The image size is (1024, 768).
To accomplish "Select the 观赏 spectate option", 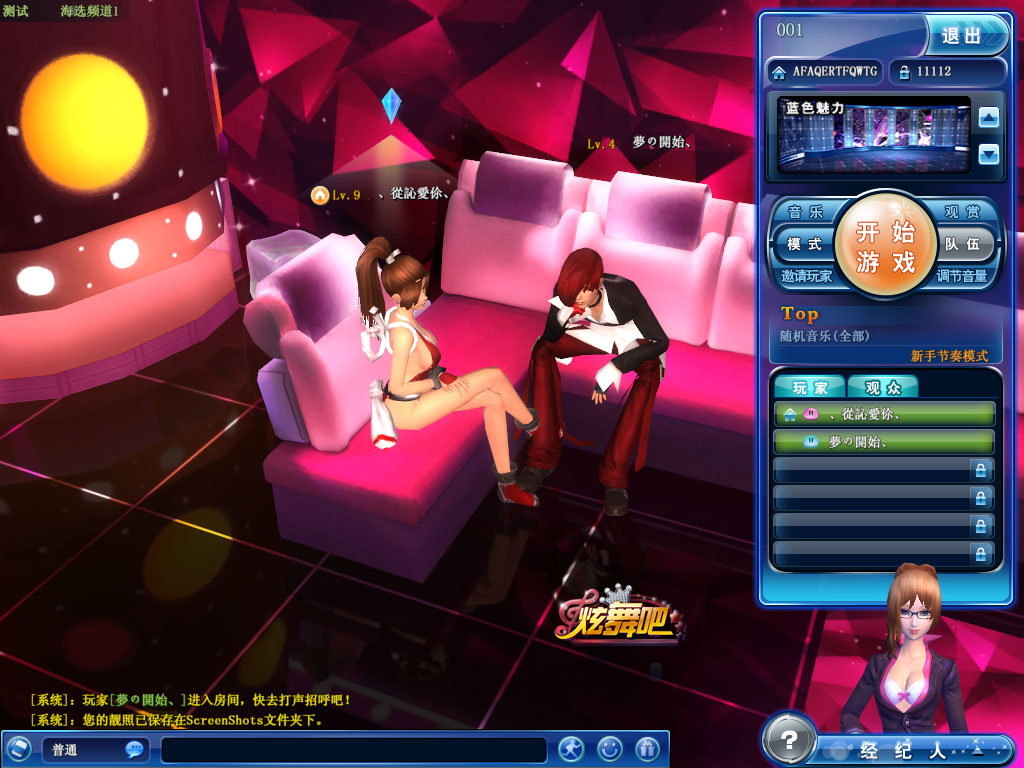I will point(965,212).
